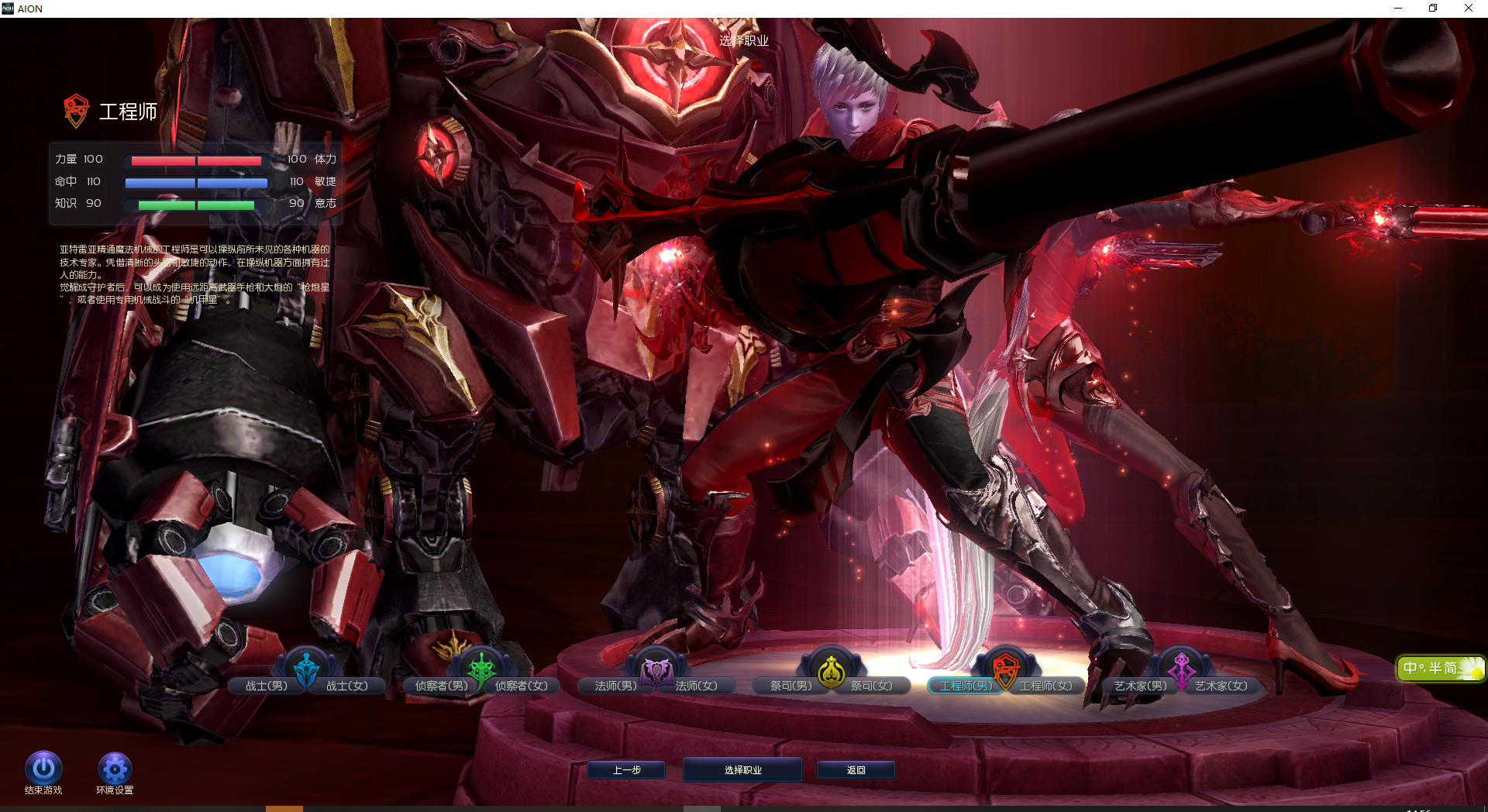Confirm with the 选择职业 button

tap(742, 770)
